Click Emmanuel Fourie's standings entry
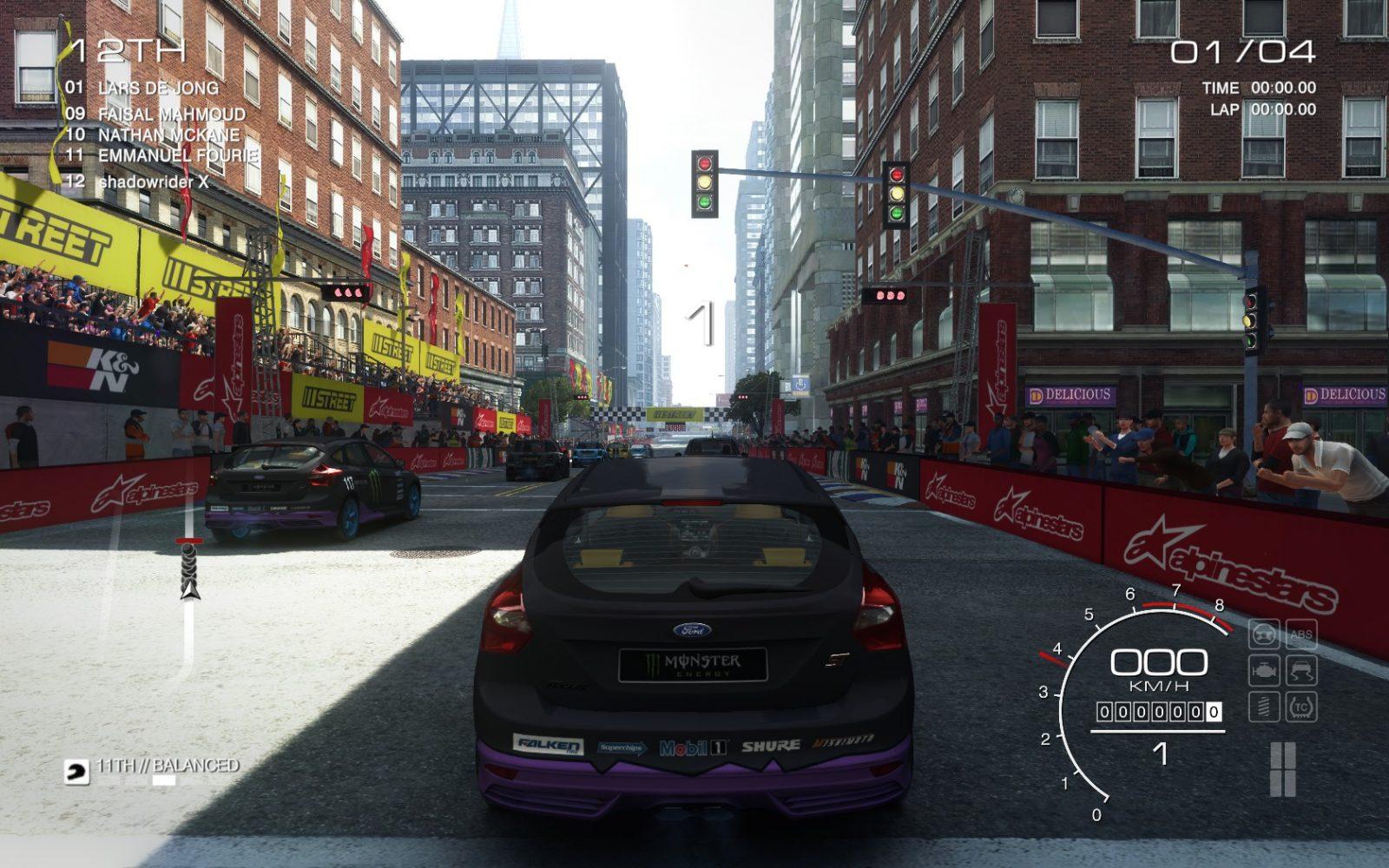1389x868 pixels. [177, 156]
